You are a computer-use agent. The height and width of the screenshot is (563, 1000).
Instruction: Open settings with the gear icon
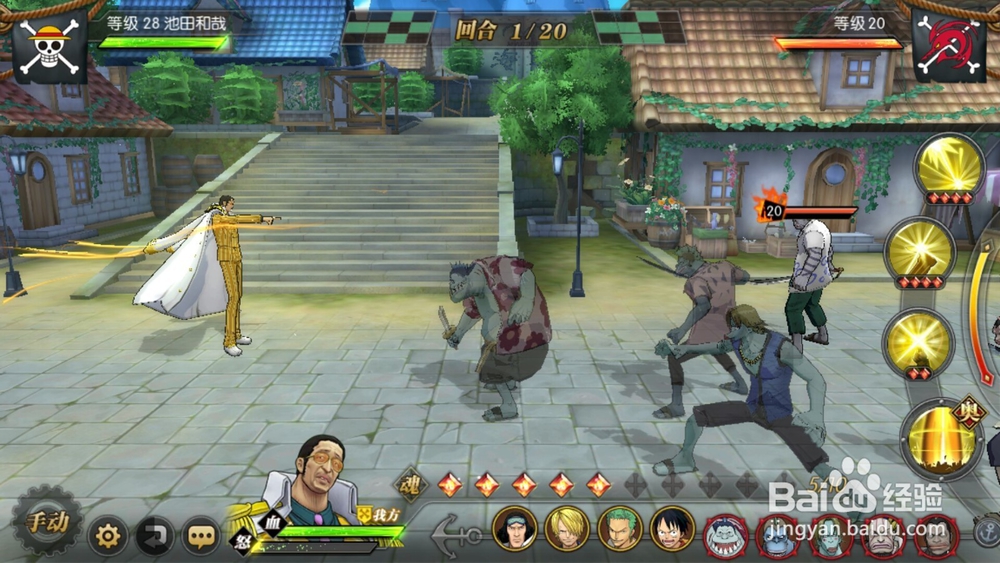(108, 537)
